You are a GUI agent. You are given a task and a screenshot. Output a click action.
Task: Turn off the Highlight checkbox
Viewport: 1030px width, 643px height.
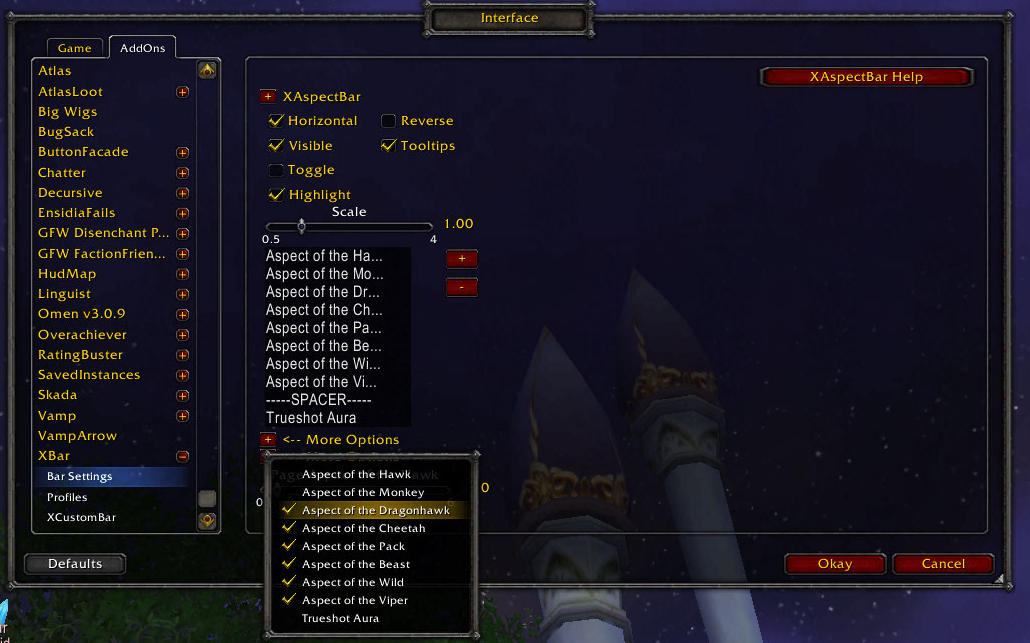point(277,195)
